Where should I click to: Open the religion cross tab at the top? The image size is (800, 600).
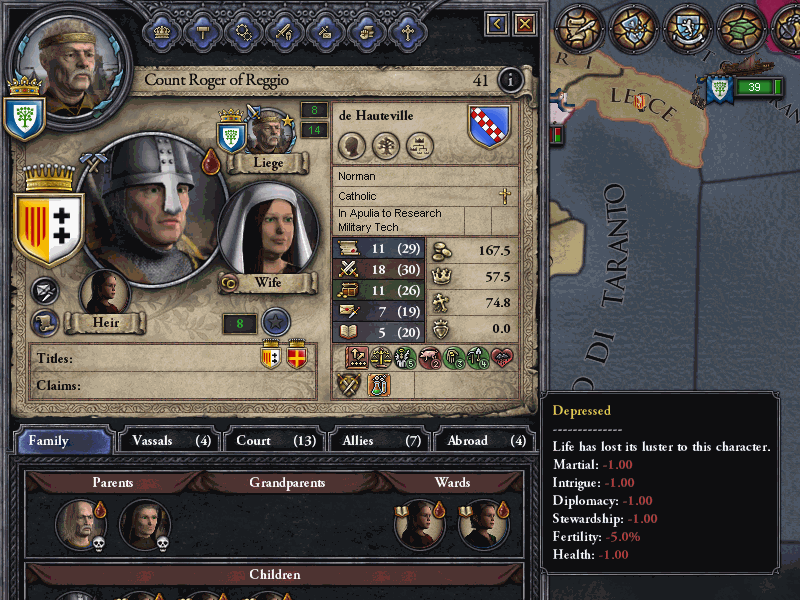pos(407,30)
